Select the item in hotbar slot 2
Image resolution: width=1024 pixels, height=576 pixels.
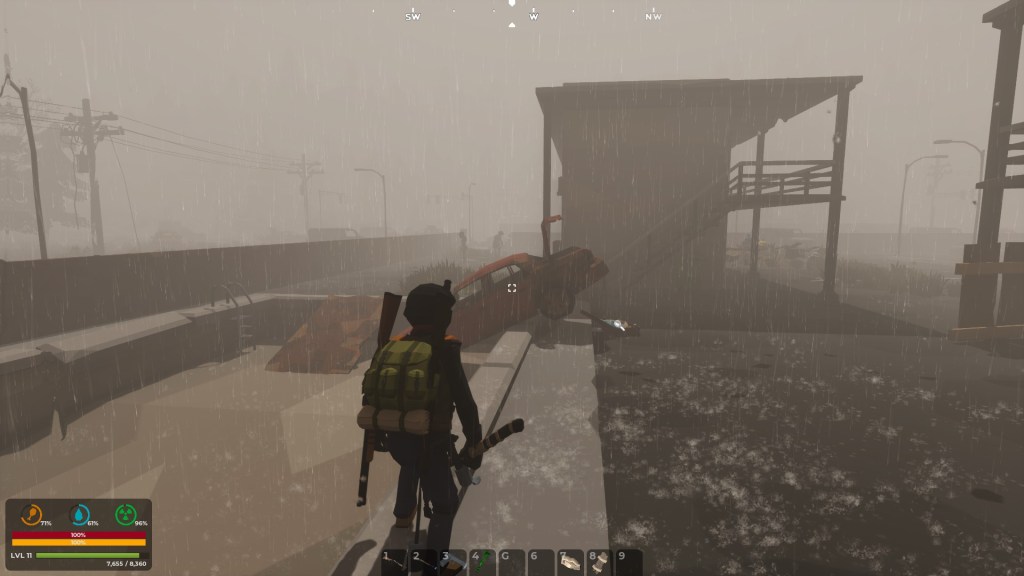(425, 562)
